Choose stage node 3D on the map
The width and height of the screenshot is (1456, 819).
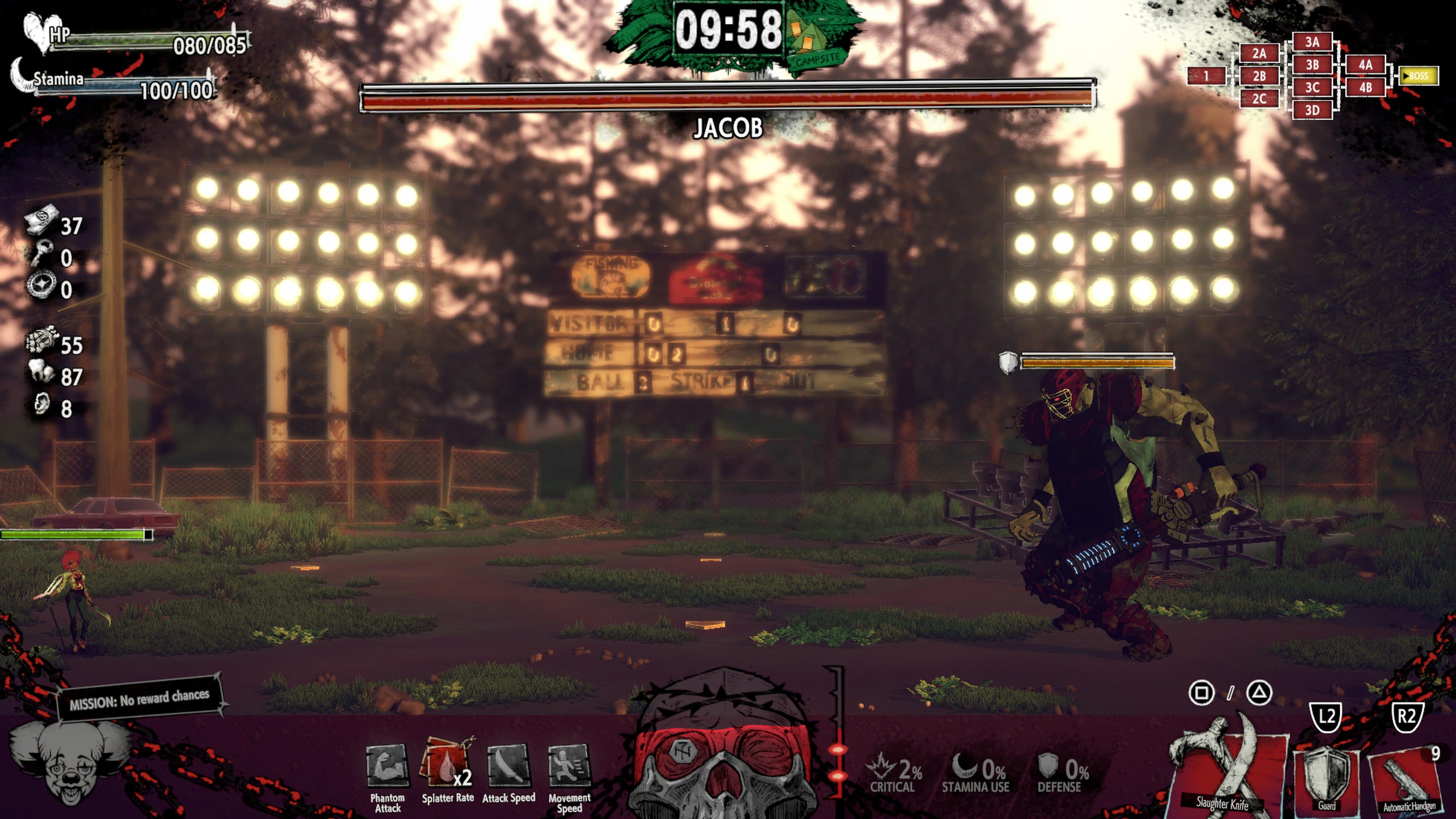[x=1312, y=110]
